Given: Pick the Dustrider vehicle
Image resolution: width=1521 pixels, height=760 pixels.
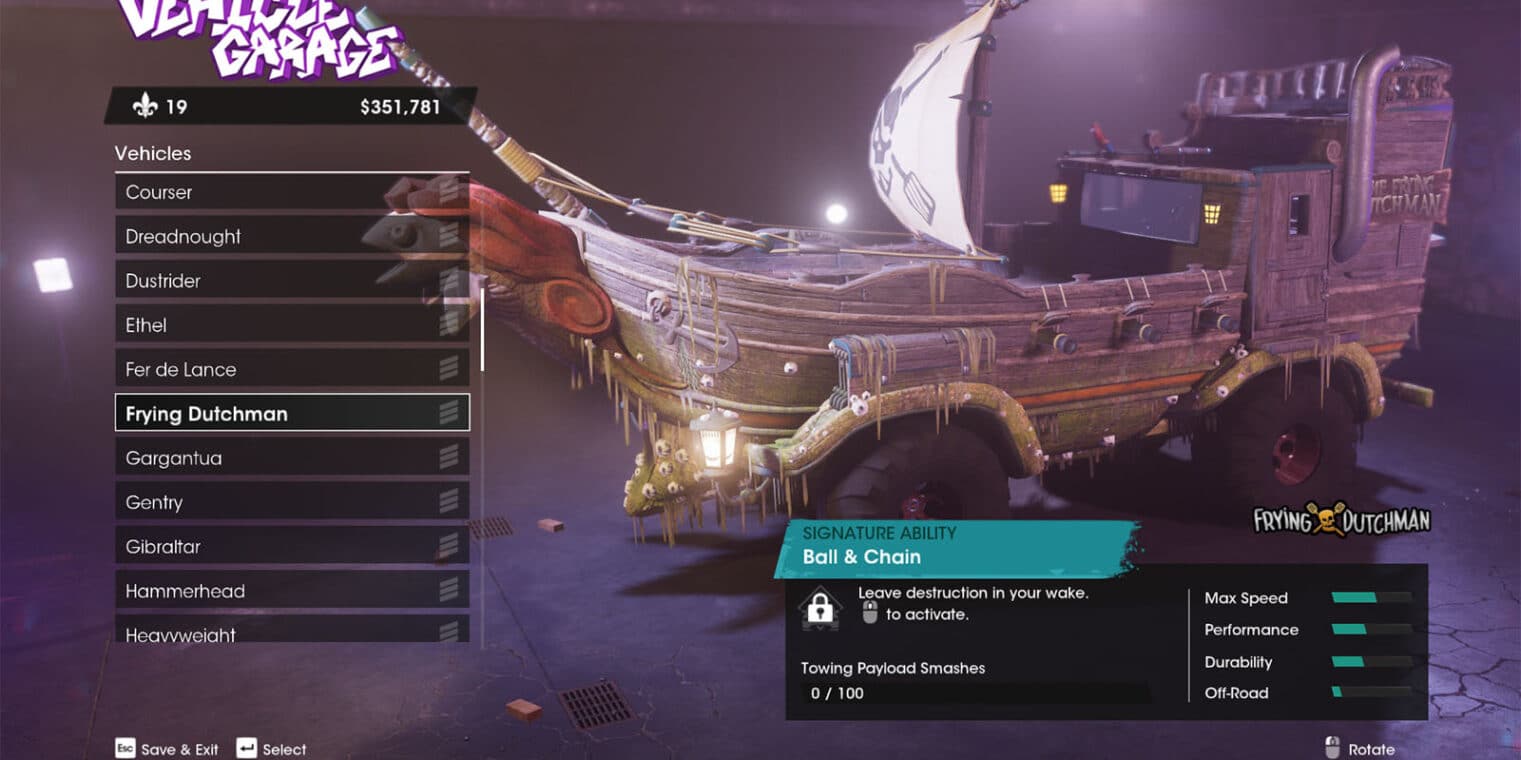Looking at the screenshot, I should coord(291,281).
